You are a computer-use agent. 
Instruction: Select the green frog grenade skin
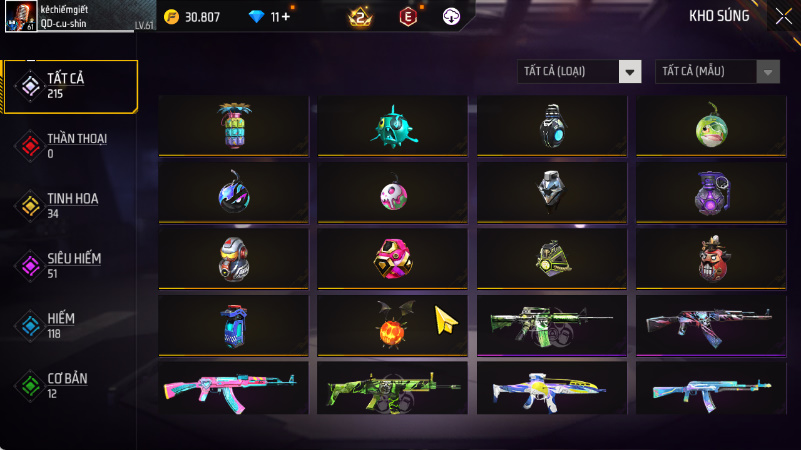pyautogui.click(x=708, y=126)
